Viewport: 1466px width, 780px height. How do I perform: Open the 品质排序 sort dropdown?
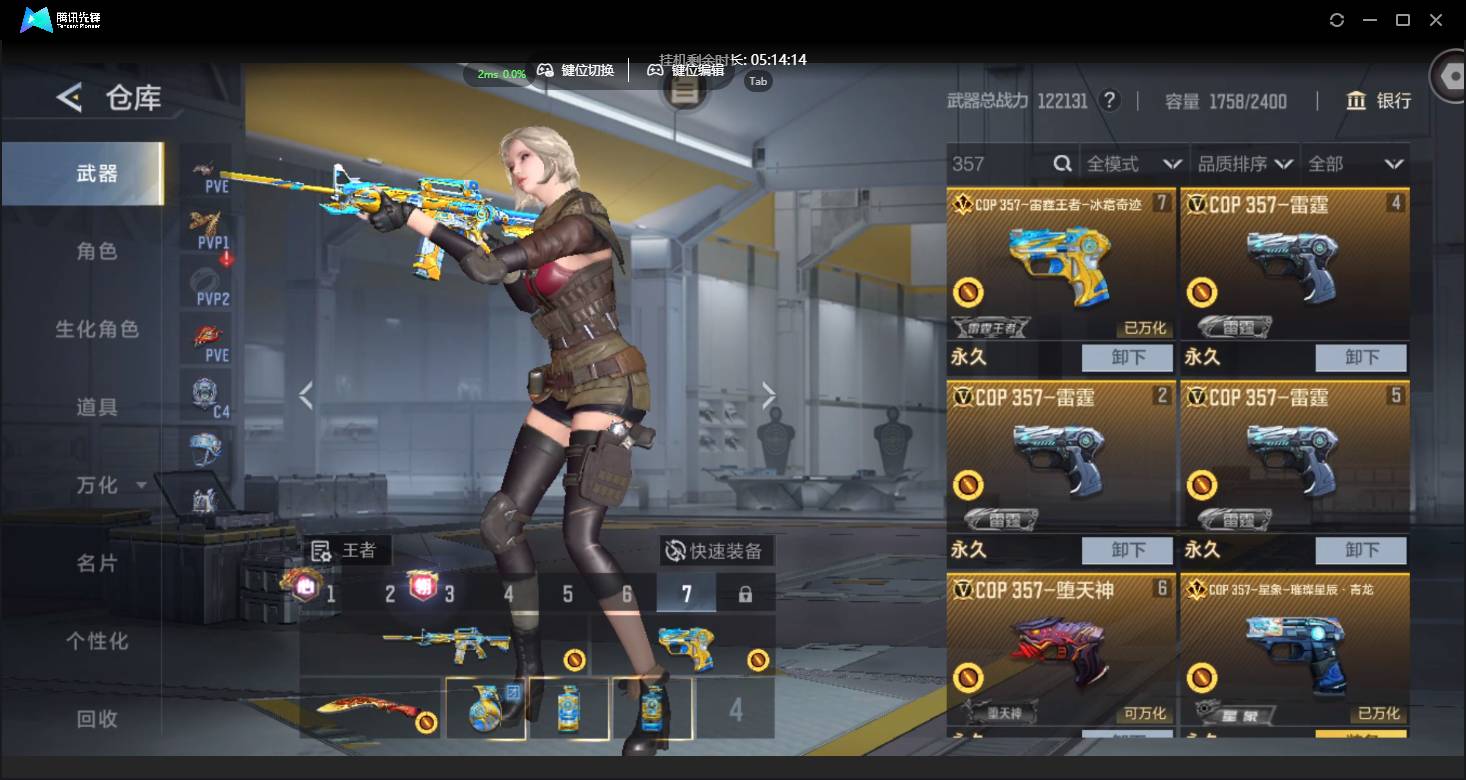pos(1246,164)
